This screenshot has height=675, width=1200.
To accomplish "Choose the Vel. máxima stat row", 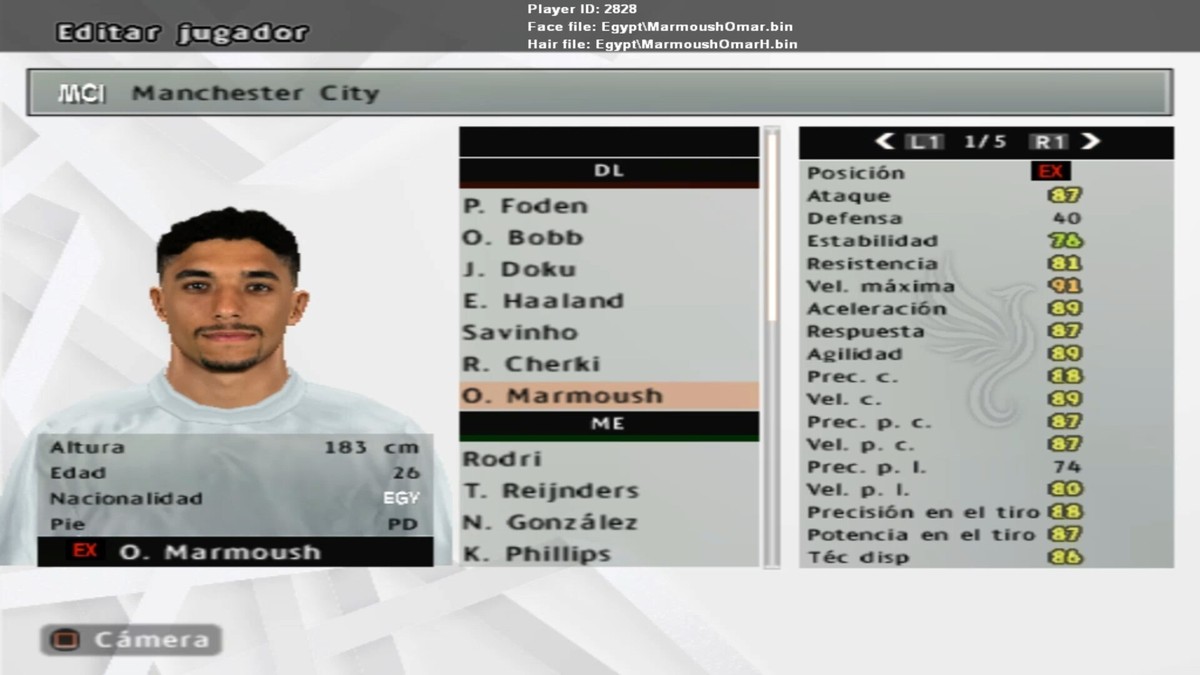I will click(x=985, y=286).
